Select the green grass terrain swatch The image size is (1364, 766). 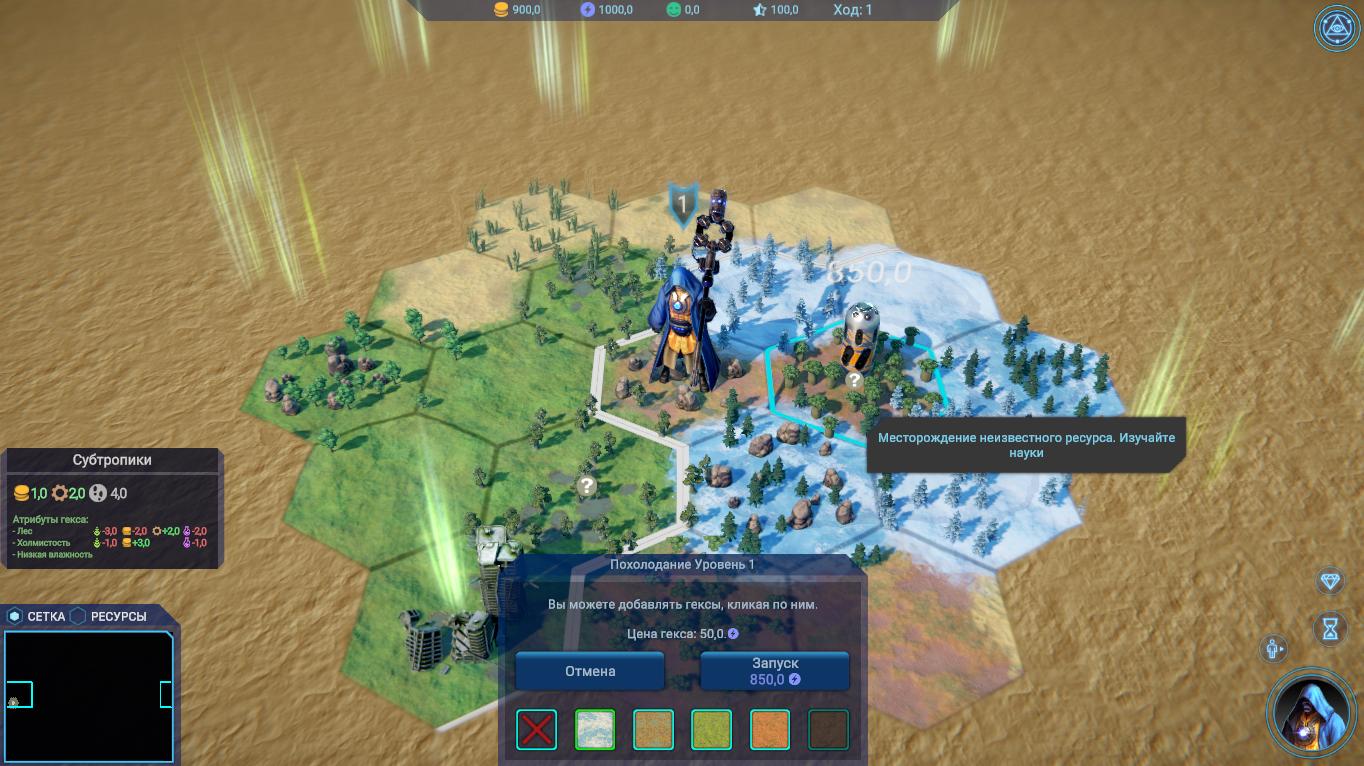pos(711,730)
